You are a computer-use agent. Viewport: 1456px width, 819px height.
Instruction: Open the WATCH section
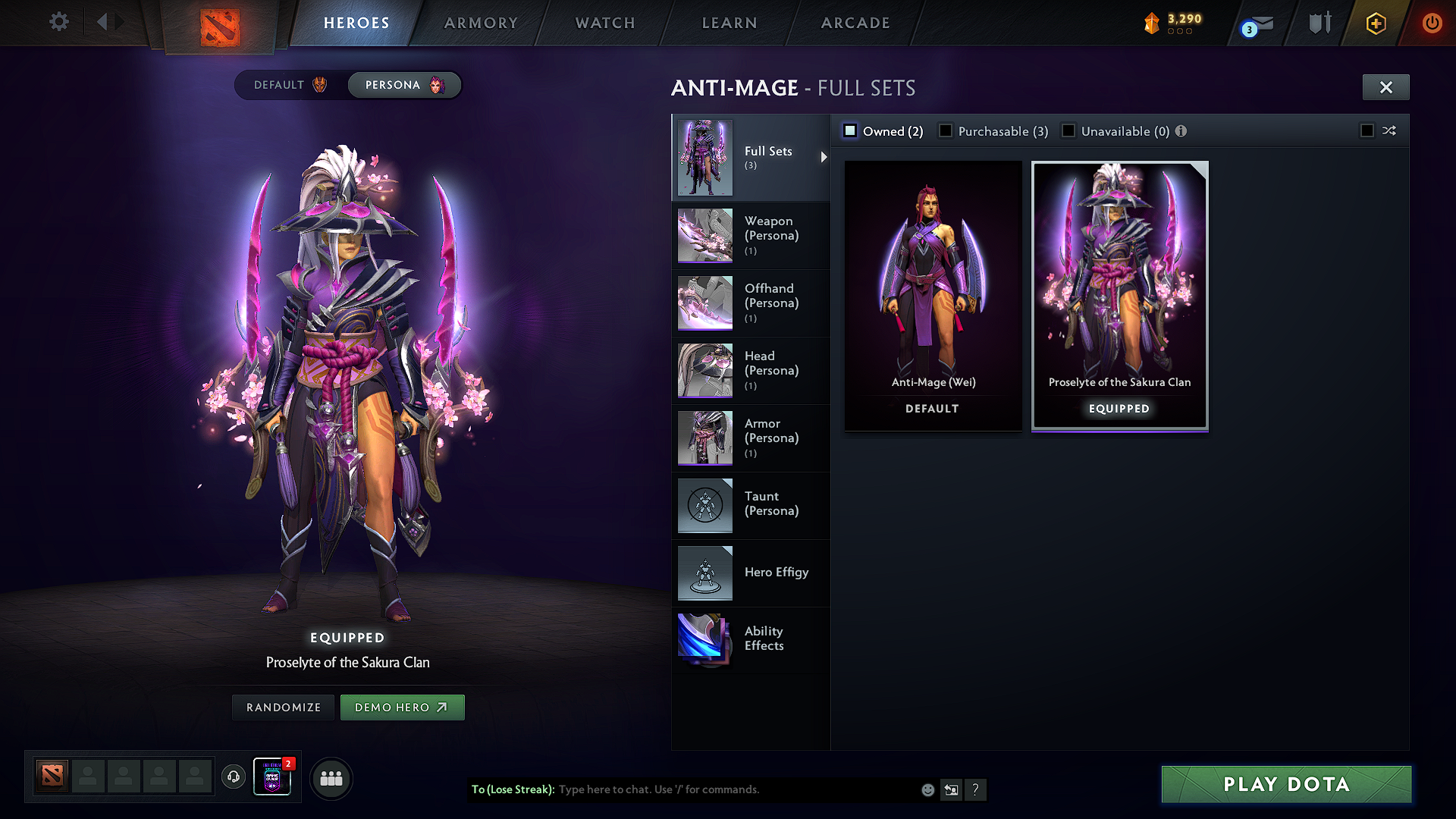pyautogui.click(x=604, y=23)
